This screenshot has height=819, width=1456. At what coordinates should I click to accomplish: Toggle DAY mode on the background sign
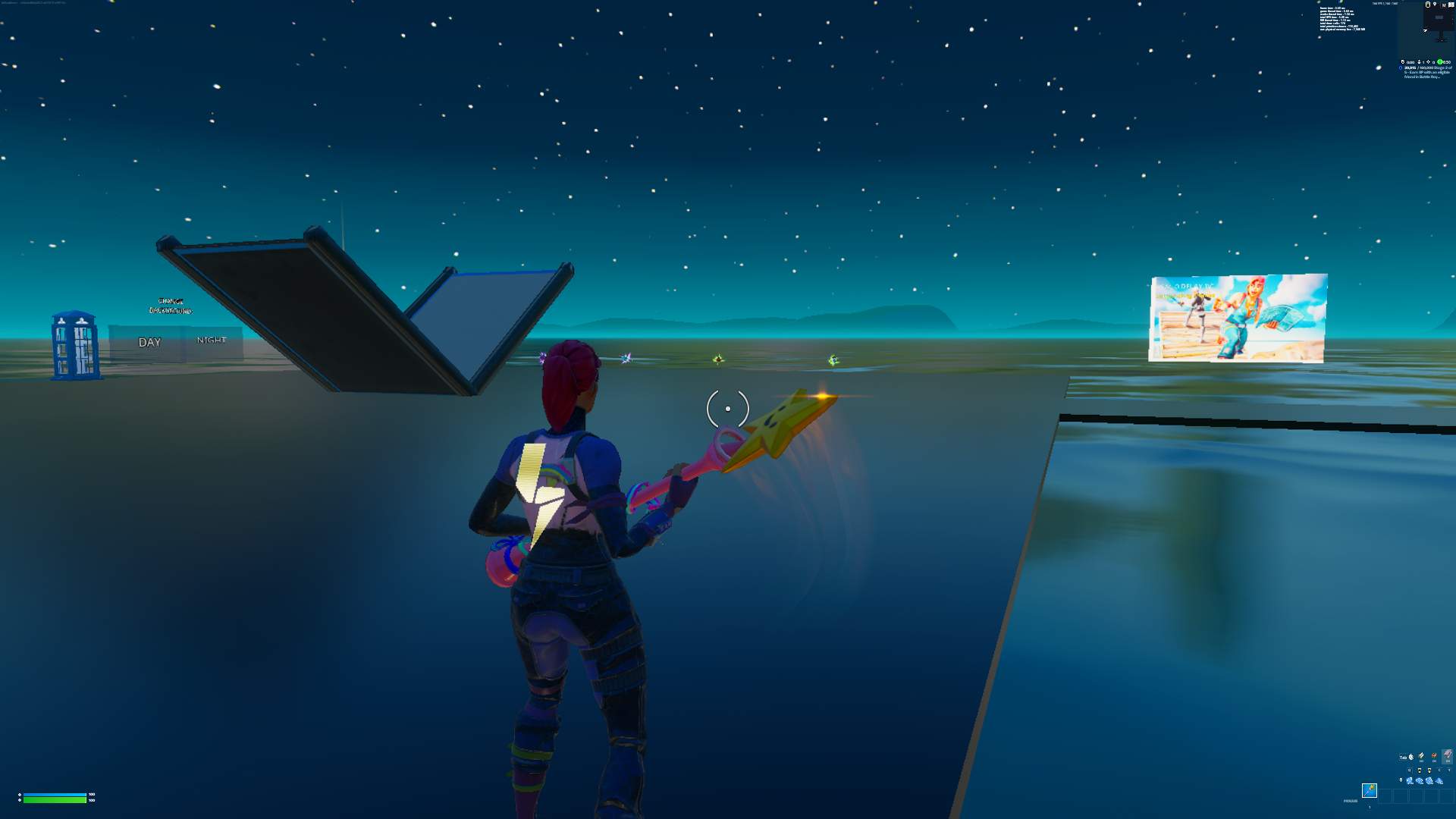coord(149,343)
